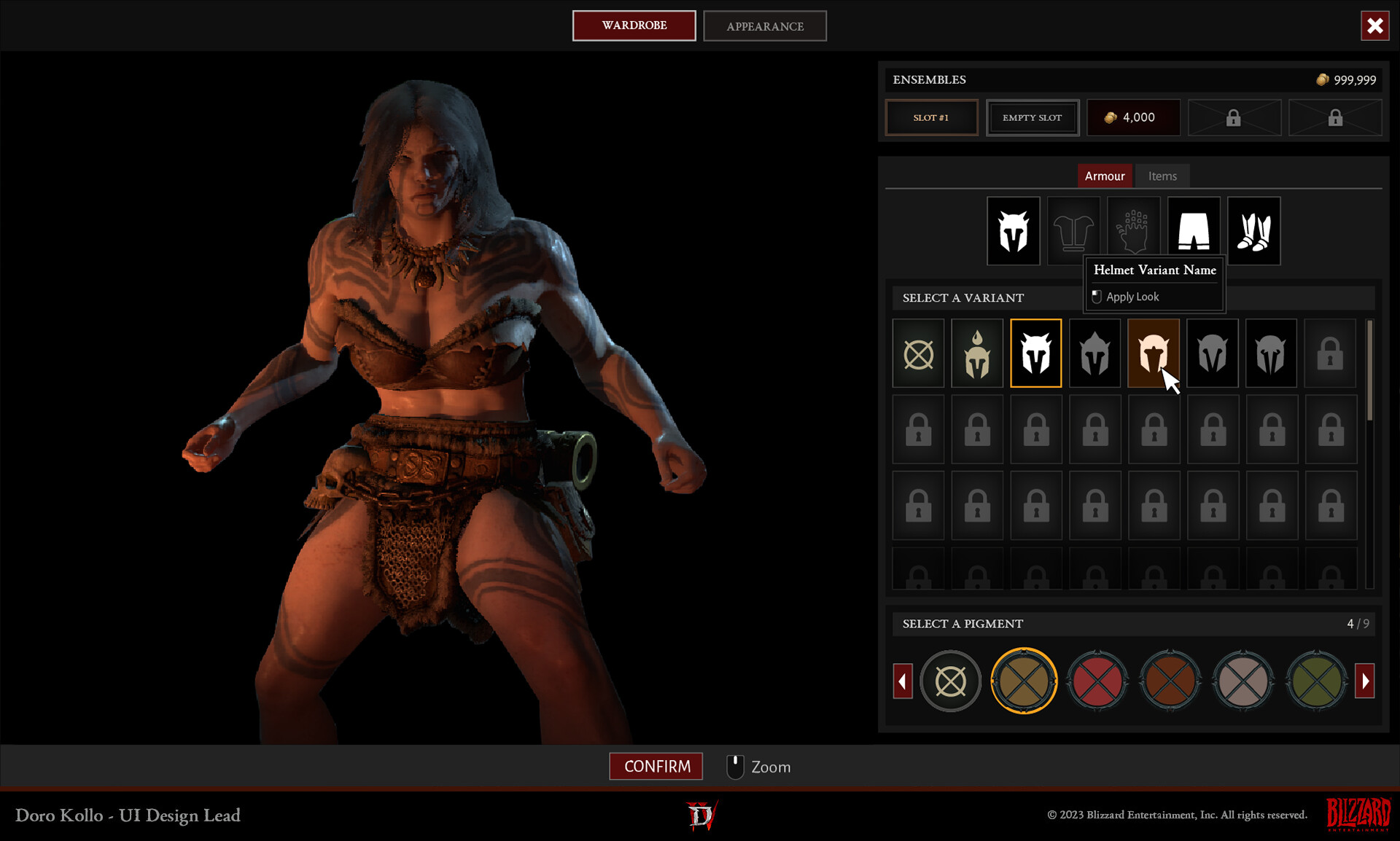The image size is (1400, 841).
Task: Remove pigment with the empty swatch
Action: (950, 681)
